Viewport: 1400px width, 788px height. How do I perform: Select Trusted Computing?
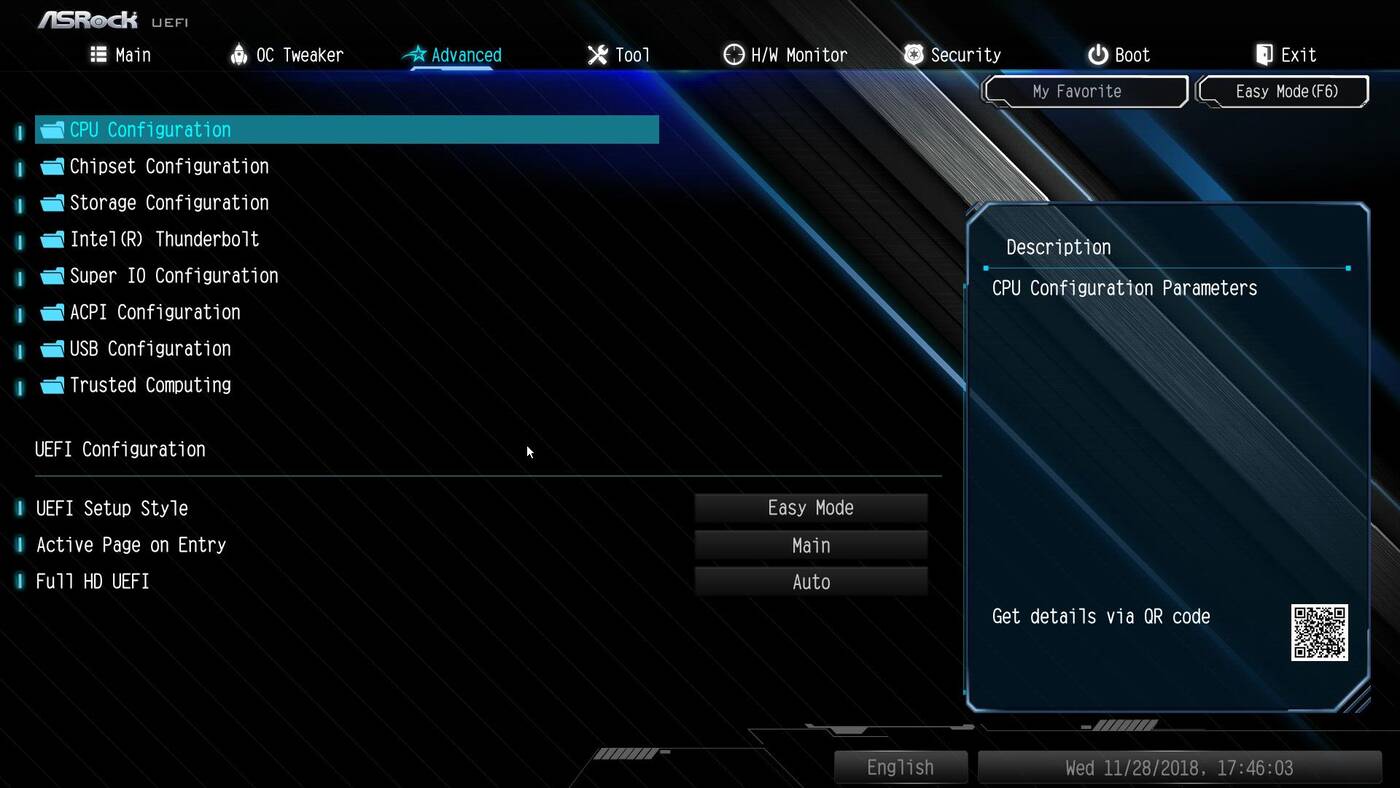[x=150, y=385]
